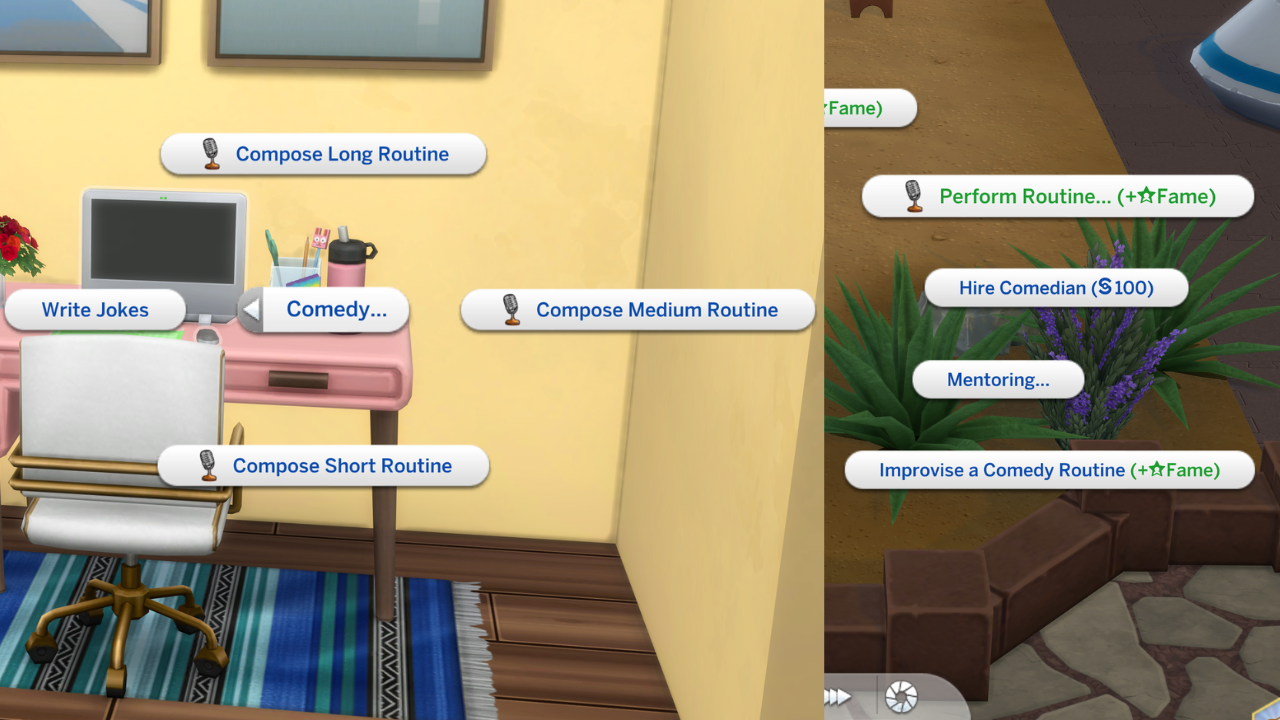Take a screenshot using the camera shutter icon
The width and height of the screenshot is (1280, 720).
point(899,695)
